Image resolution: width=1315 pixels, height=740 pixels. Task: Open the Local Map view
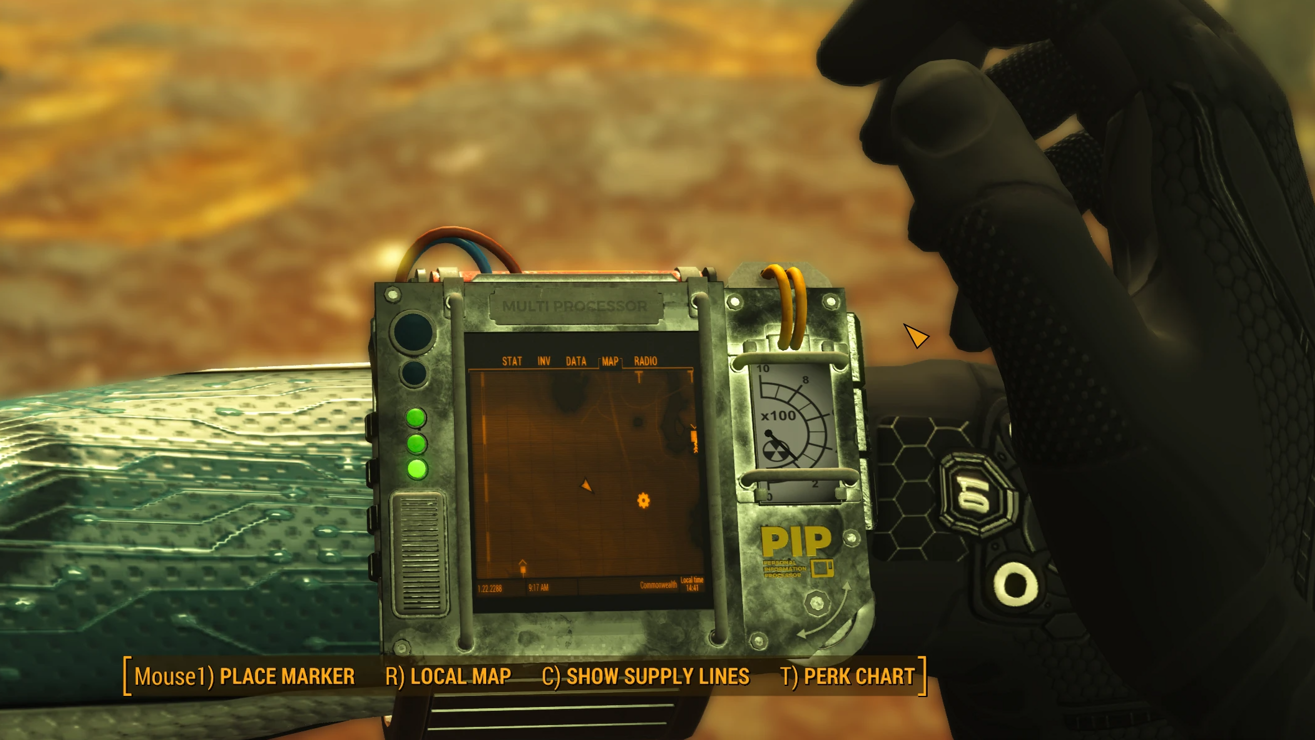[x=448, y=677]
